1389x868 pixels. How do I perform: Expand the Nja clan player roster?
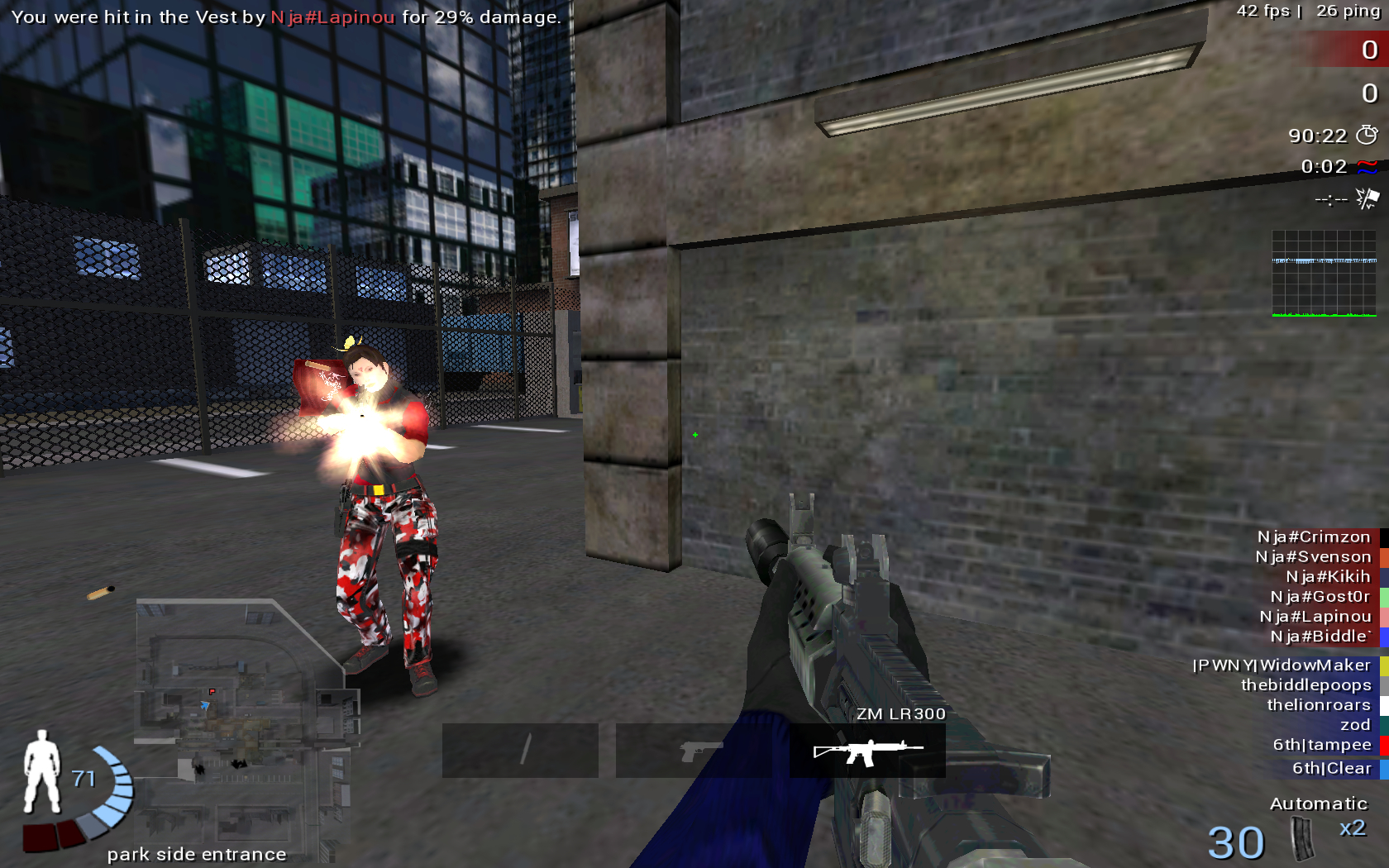(x=1315, y=587)
